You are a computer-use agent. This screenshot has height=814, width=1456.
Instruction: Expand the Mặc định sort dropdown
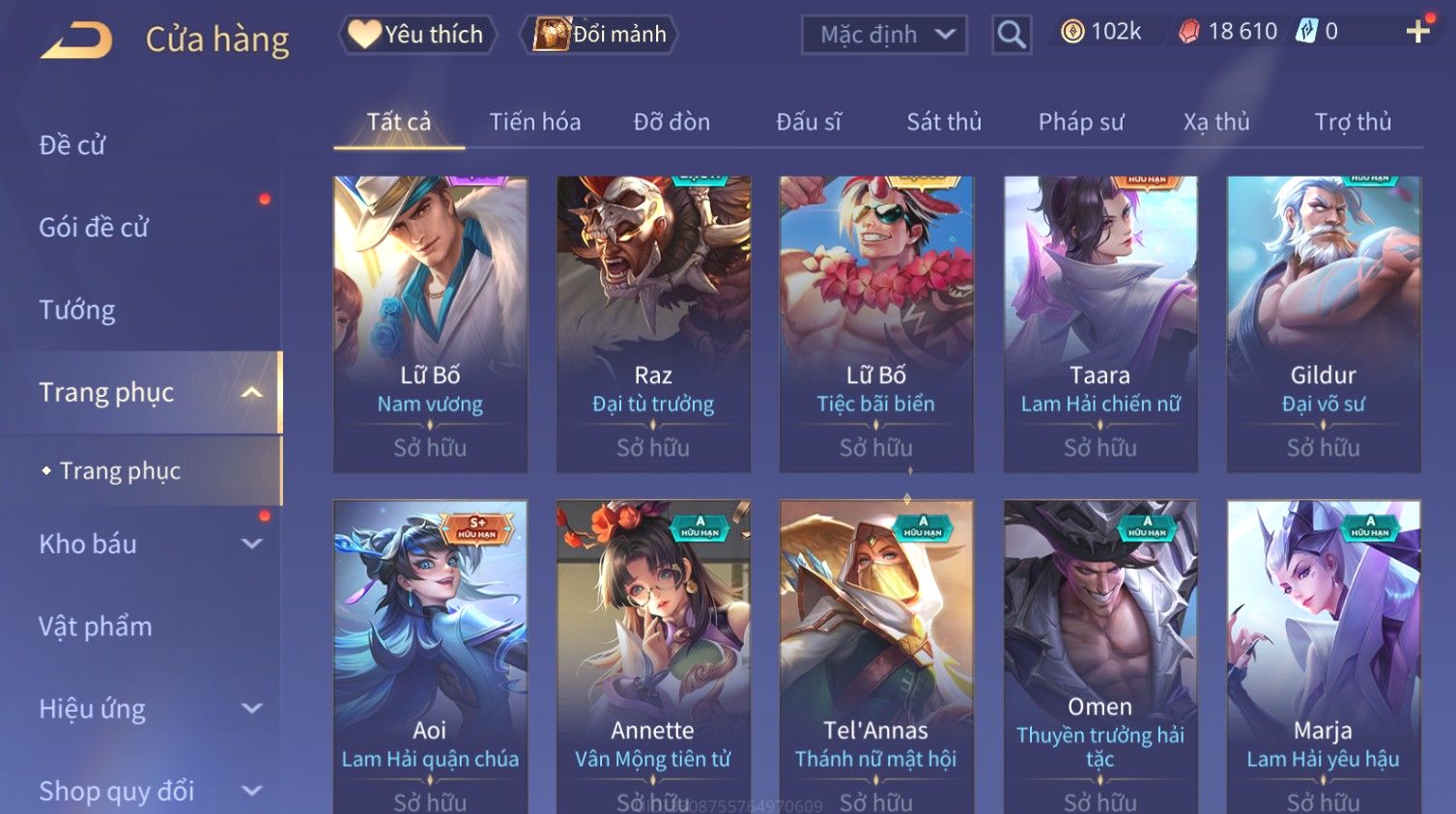coord(884,36)
